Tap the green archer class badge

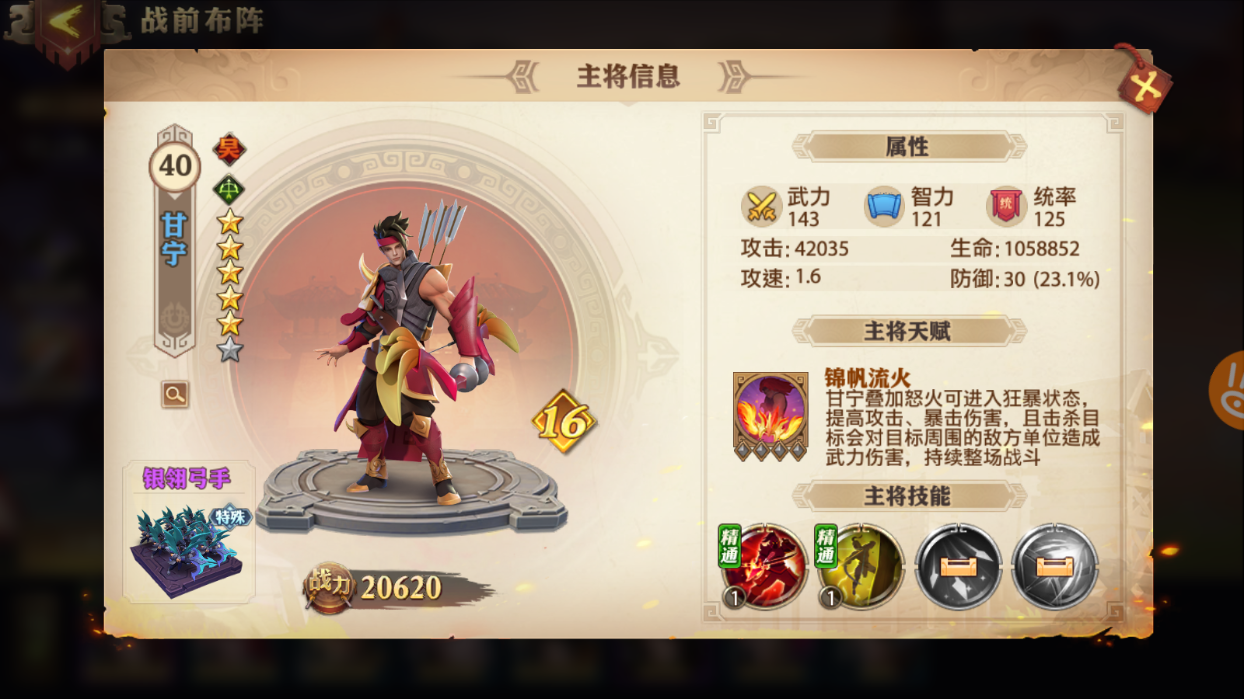pyautogui.click(x=230, y=187)
